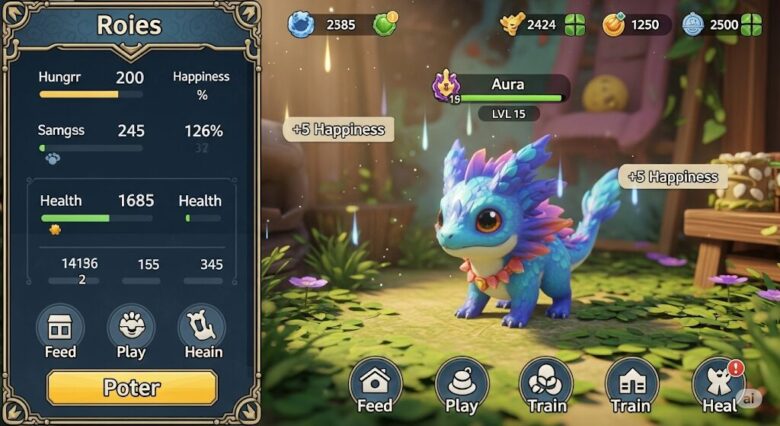
Task: Add more of the 2500 currency
Action: coord(751,24)
